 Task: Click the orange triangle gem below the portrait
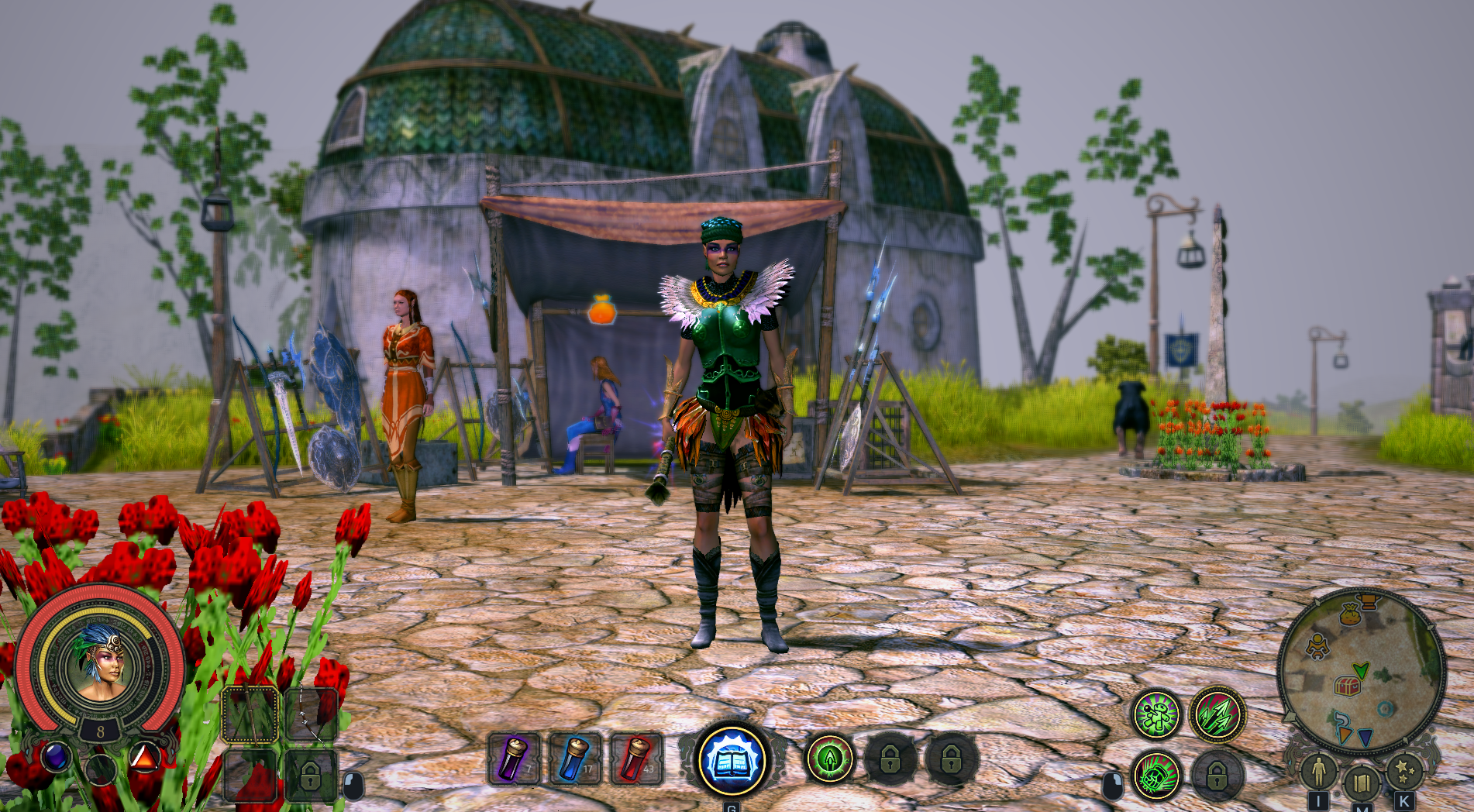[144, 756]
